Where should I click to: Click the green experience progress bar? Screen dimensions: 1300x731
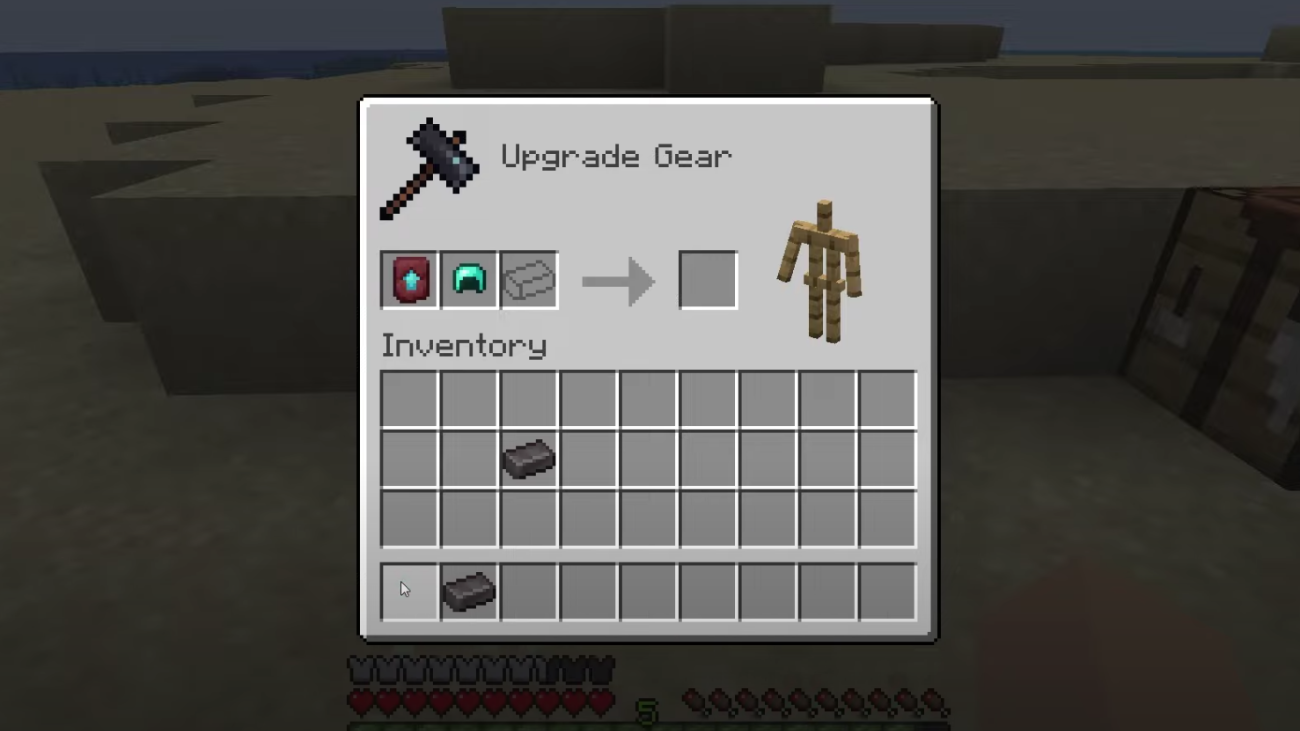[x=649, y=725]
